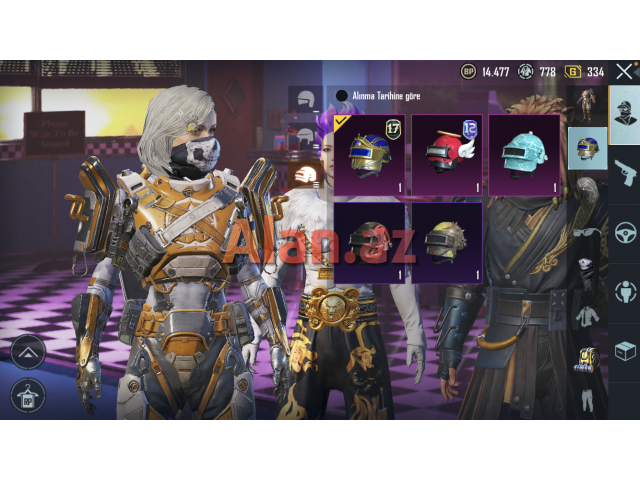Open the RP hanger wardrobe button
The image size is (640, 480).
pyautogui.click(x=27, y=395)
